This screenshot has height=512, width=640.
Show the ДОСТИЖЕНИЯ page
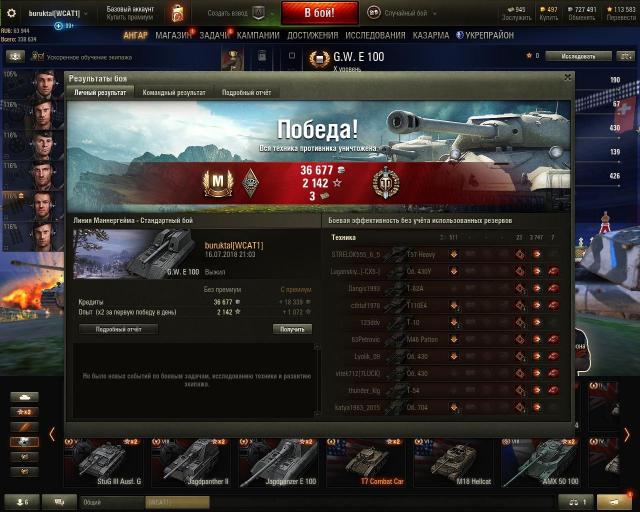click(312, 35)
